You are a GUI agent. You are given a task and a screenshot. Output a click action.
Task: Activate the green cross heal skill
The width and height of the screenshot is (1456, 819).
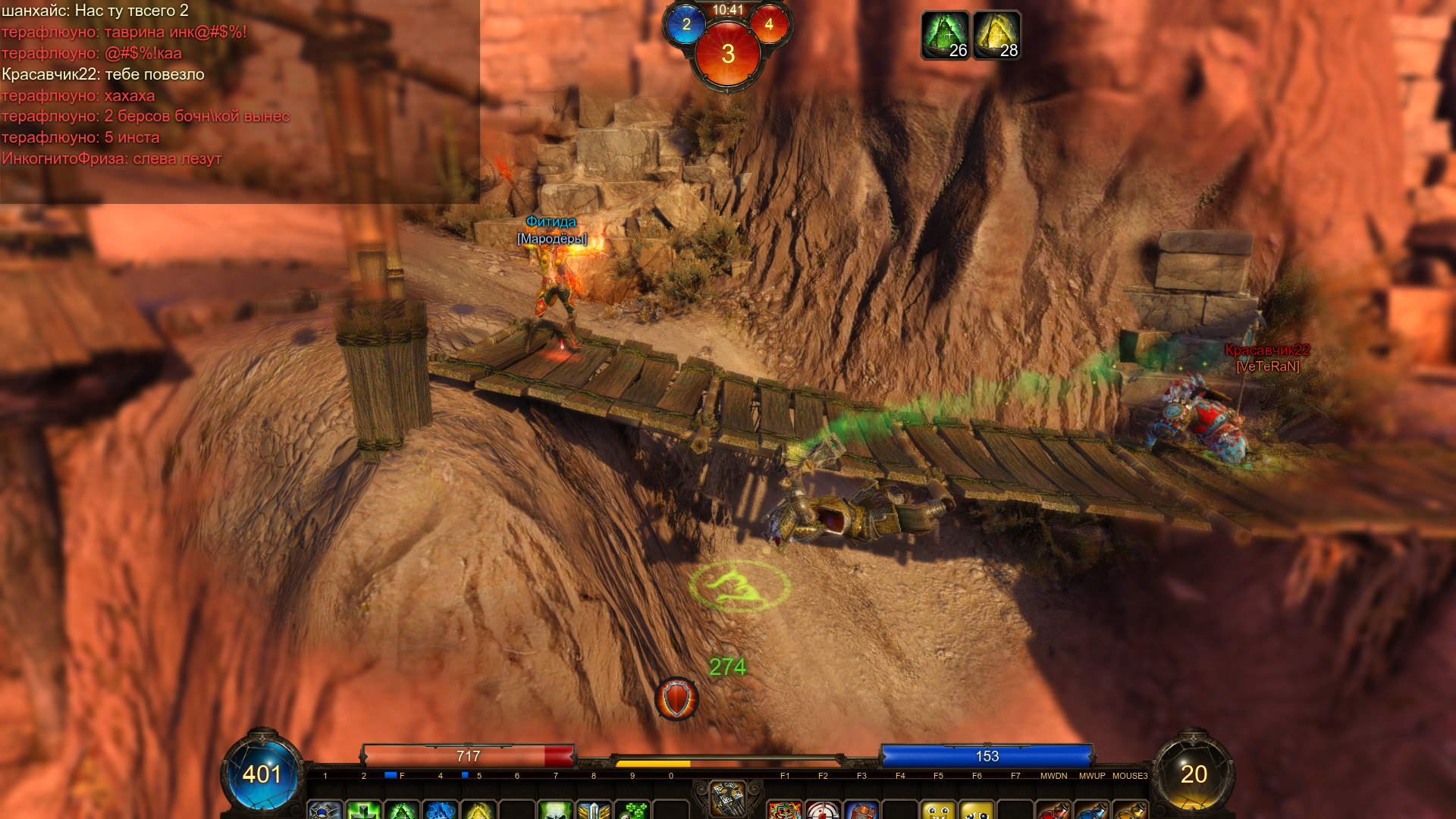coord(364,810)
